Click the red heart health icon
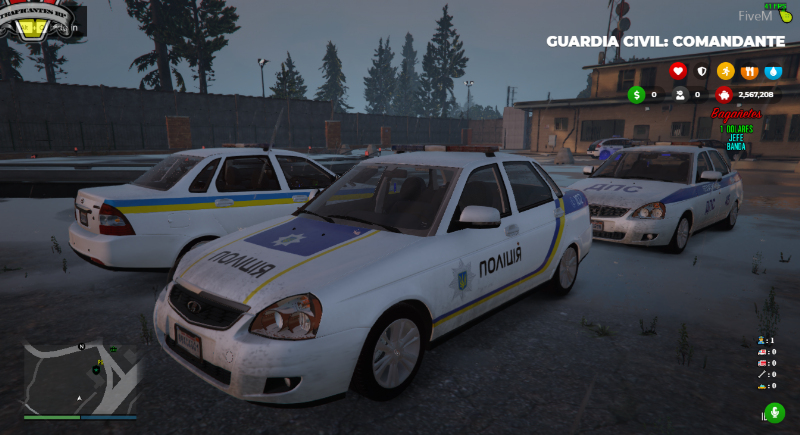Image resolution: width=800 pixels, height=435 pixels. point(677,71)
